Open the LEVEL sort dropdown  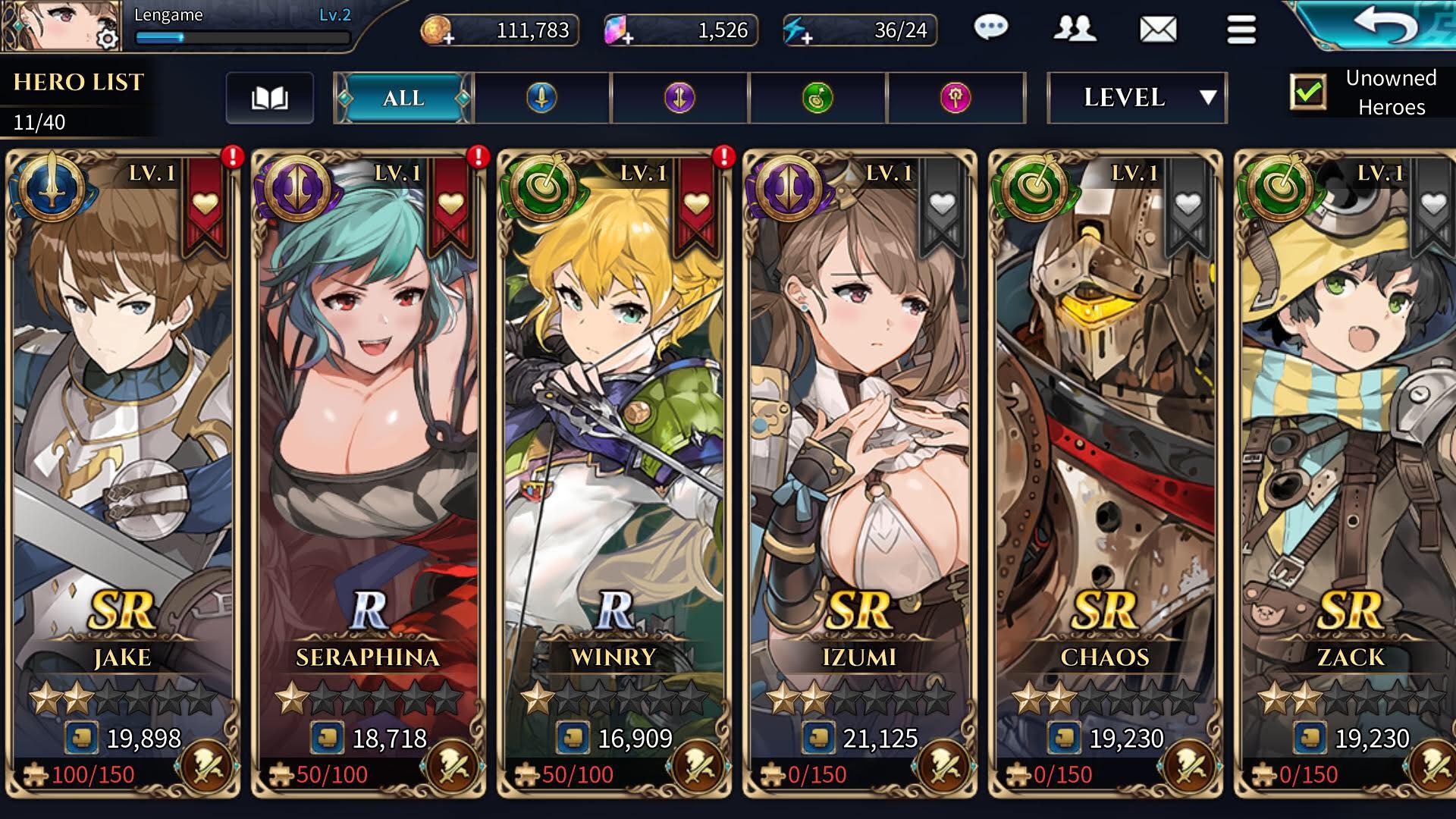tap(1137, 98)
